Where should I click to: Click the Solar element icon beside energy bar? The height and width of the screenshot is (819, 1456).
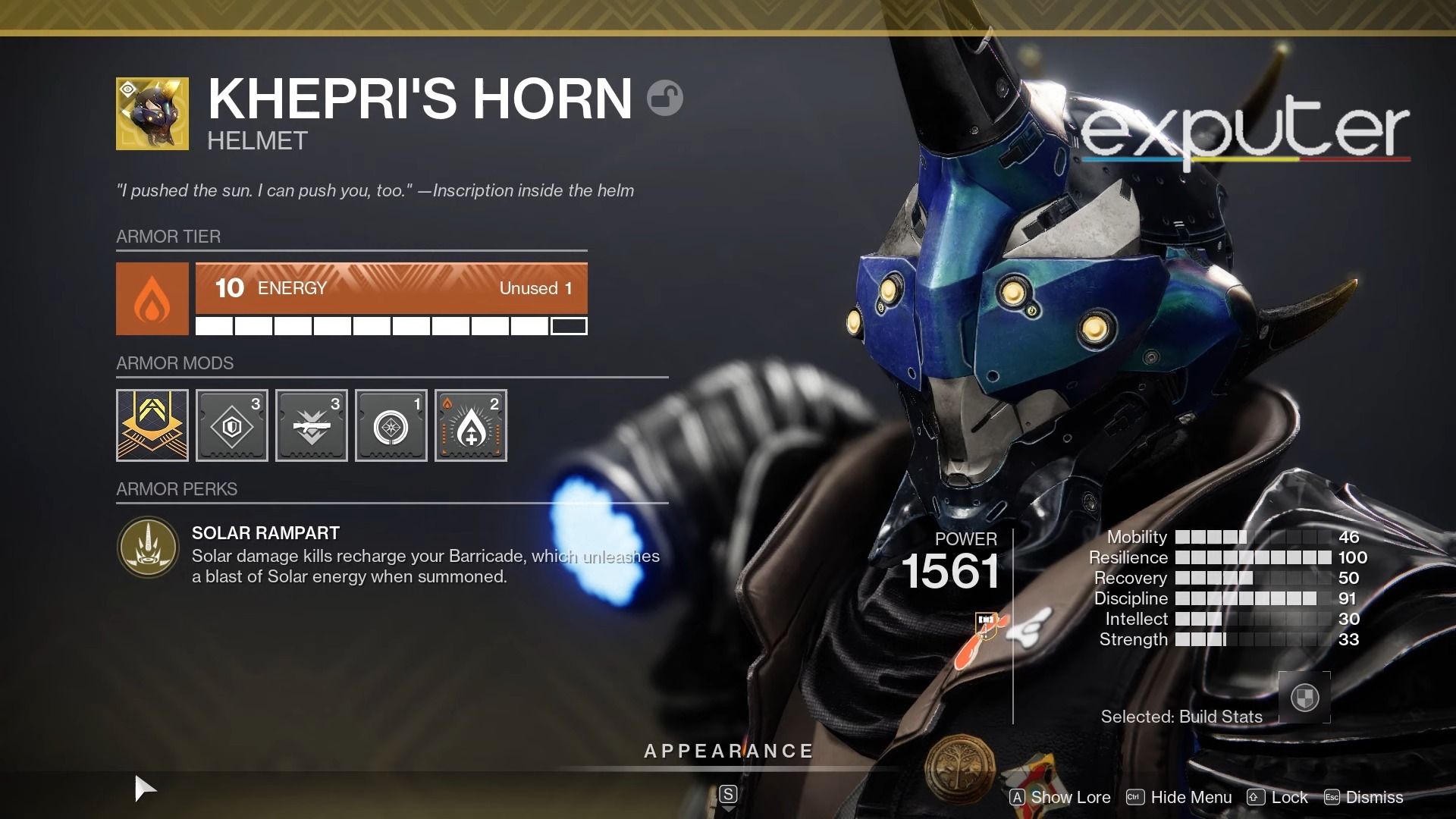pos(152,299)
